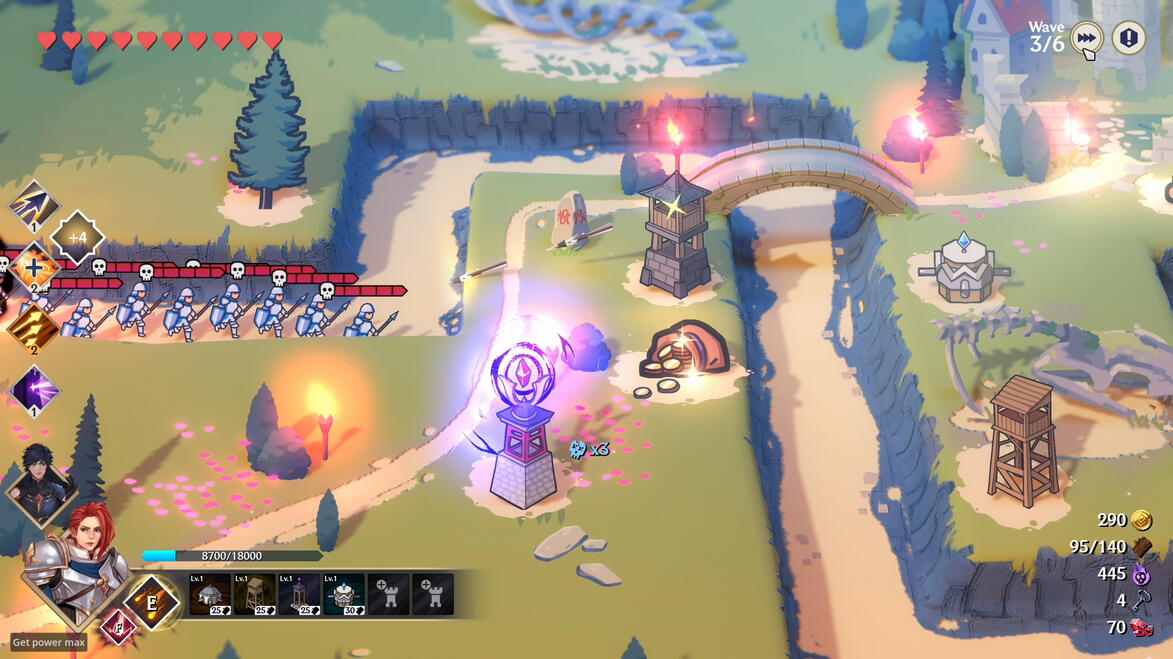Open the hexagon exclamation mark info button
1173x659 pixels.
(1129, 39)
